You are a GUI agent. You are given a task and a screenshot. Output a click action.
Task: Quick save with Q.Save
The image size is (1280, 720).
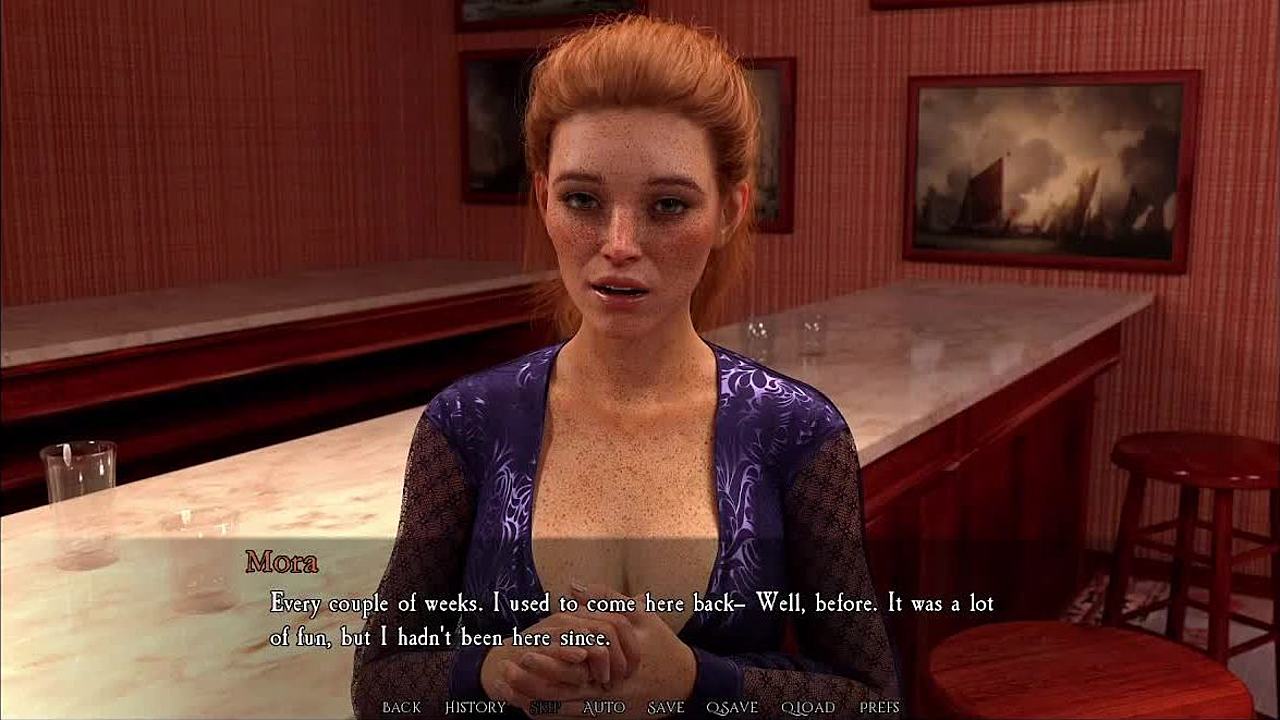tap(732, 707)
